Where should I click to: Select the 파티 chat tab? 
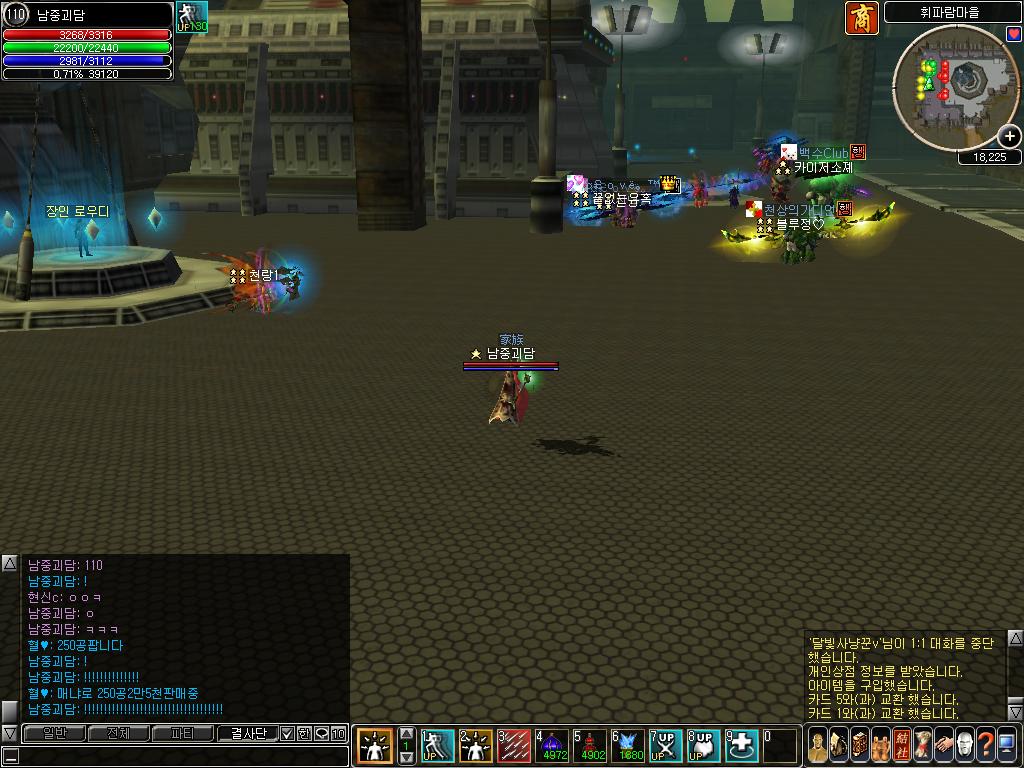click(x=182, y=734)
